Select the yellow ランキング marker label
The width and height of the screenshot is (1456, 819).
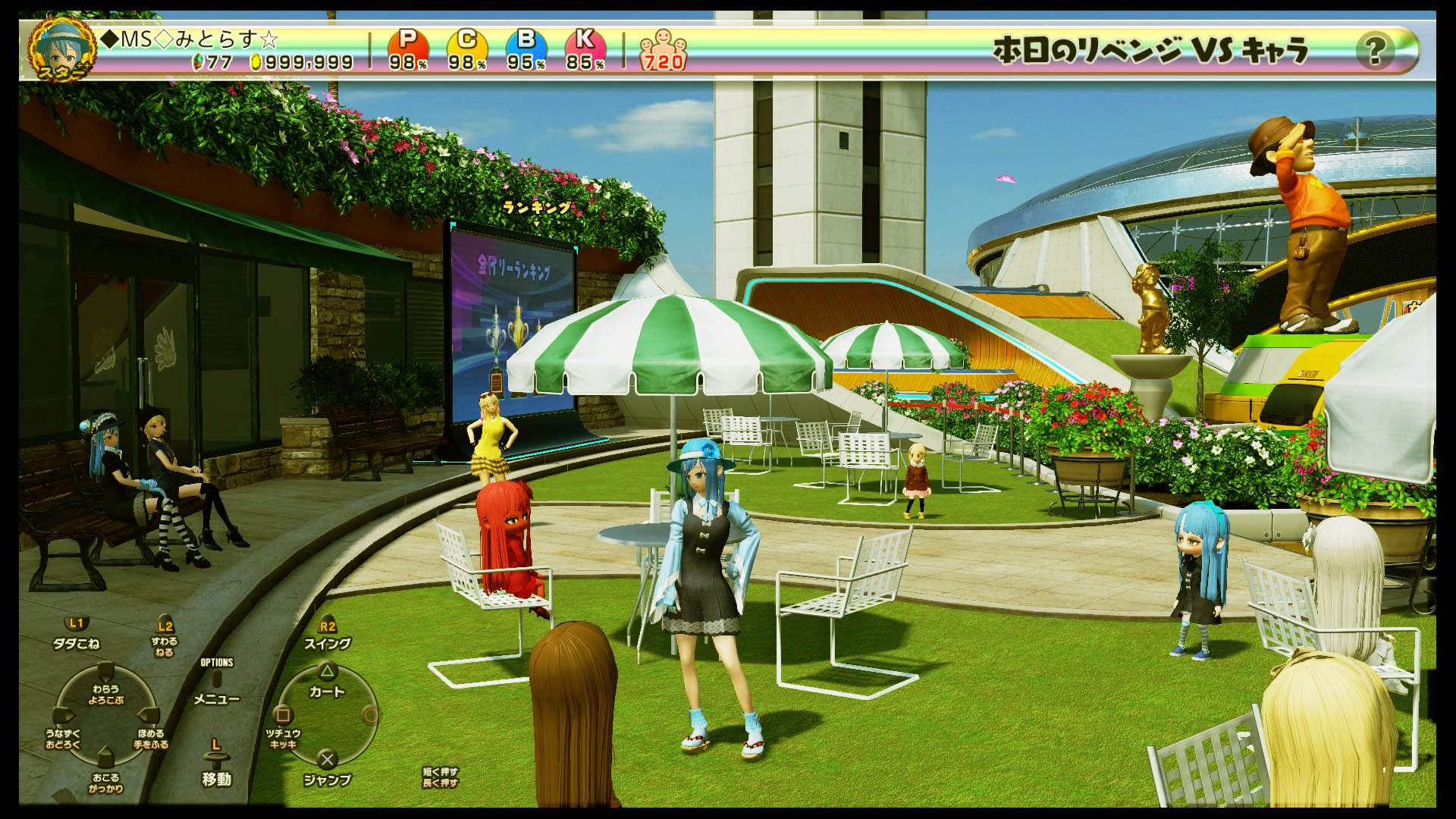[537, 208]
